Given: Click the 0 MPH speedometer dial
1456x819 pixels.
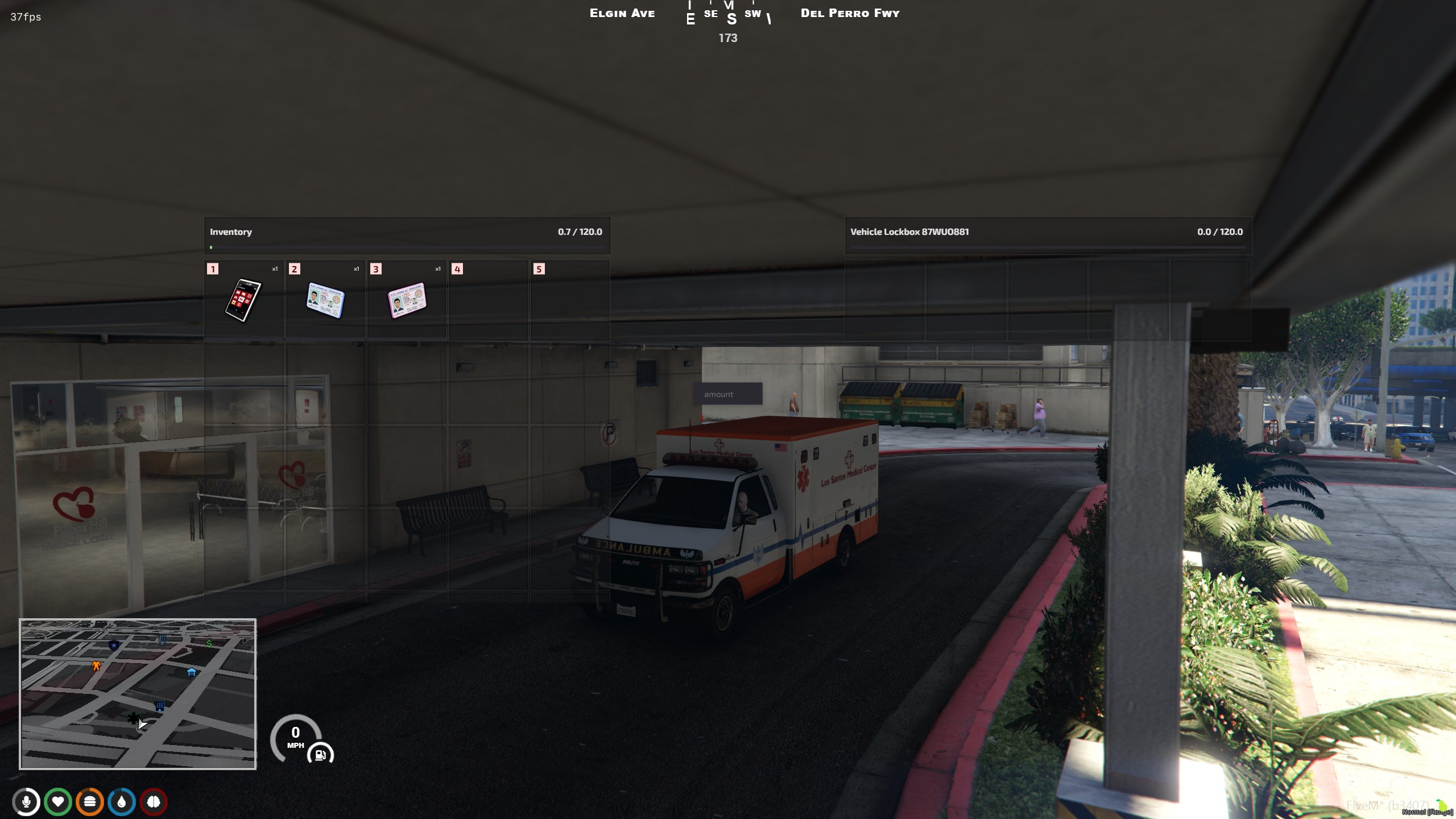Looking at the screenshot, I should click(296, 737).
